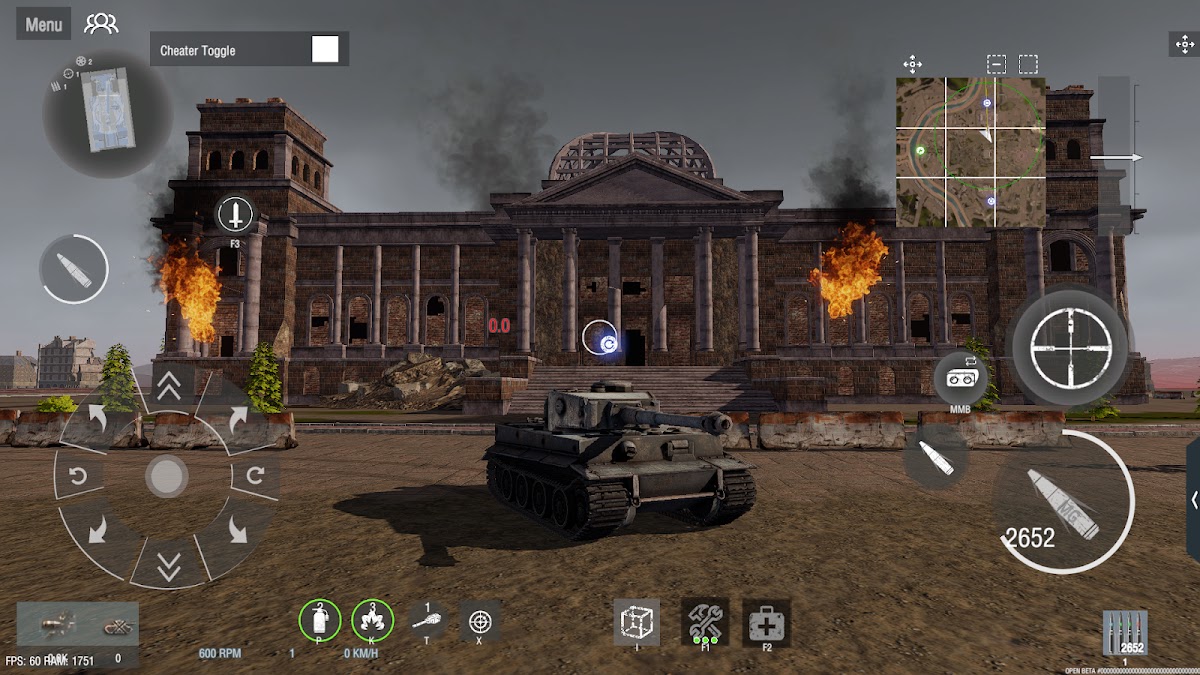Switch camera view with the MMB button
This screenshot has width=1200, height=675.
tap(960, 380)
